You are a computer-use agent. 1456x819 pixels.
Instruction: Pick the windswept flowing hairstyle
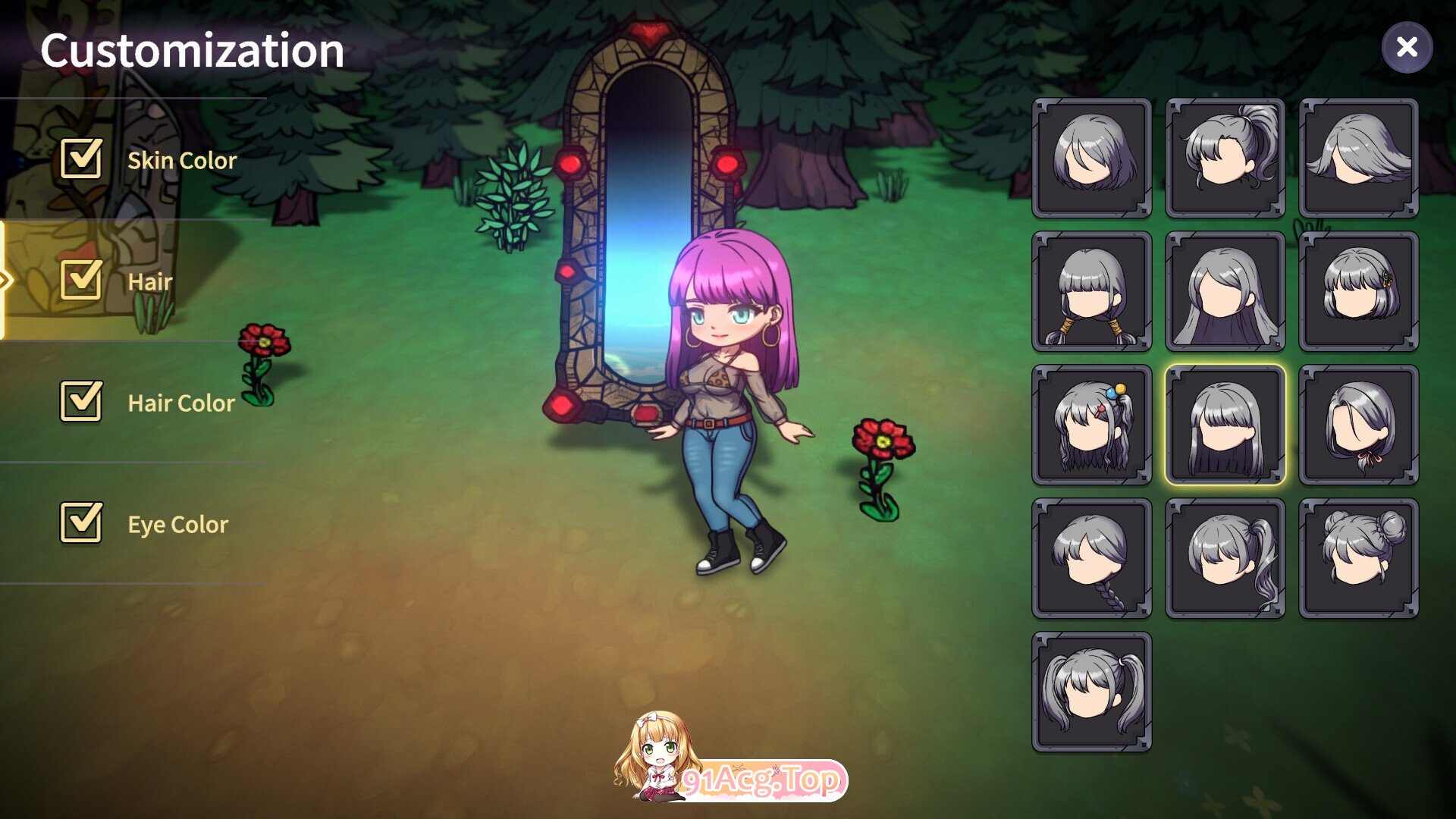point(1358,158)
